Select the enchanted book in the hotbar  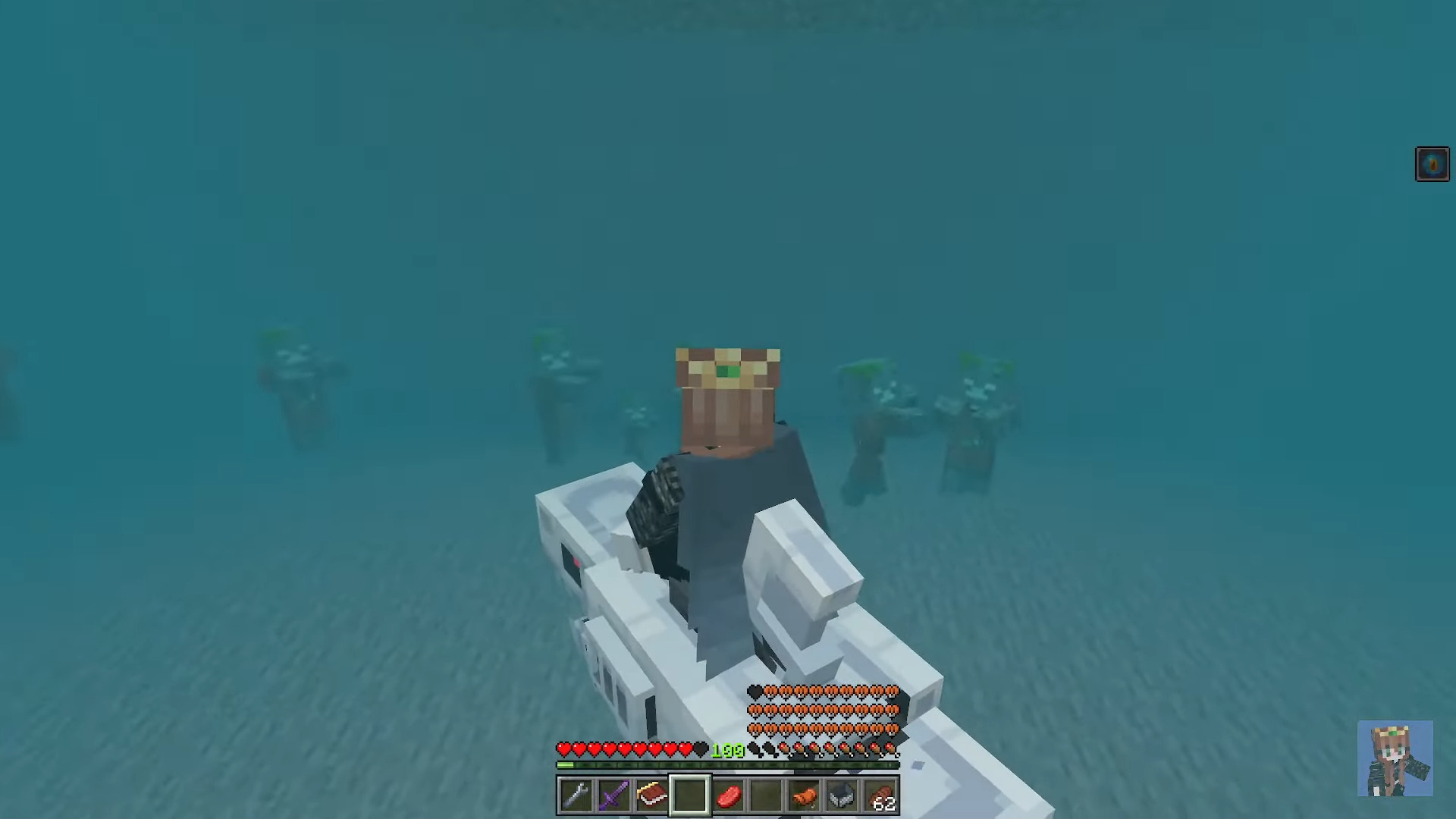click(652, 795)
